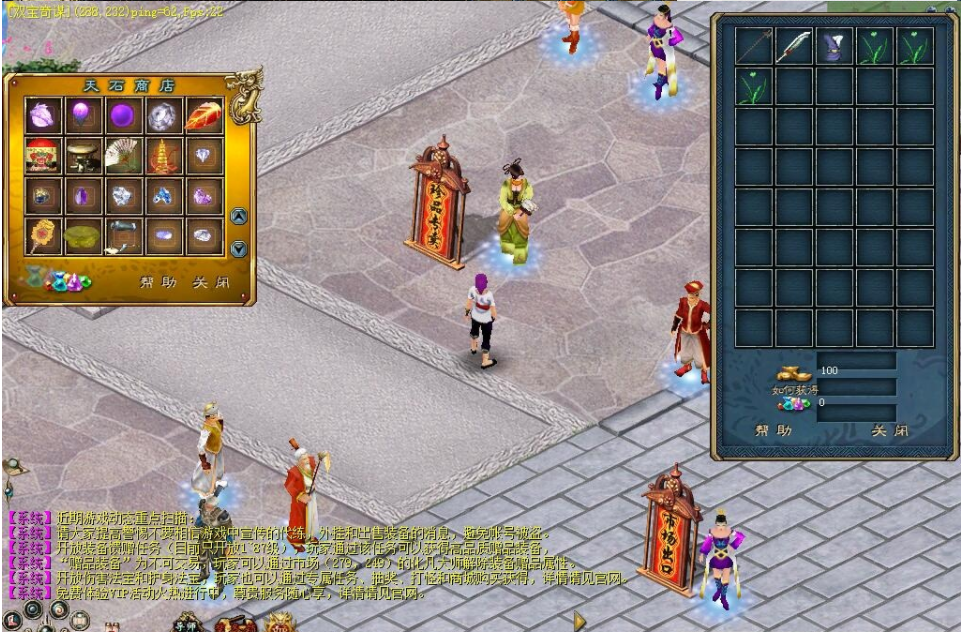This screenshot has height=632, width=961.
Task: Select the green lotus leaf item
Action: click(83, 237)
